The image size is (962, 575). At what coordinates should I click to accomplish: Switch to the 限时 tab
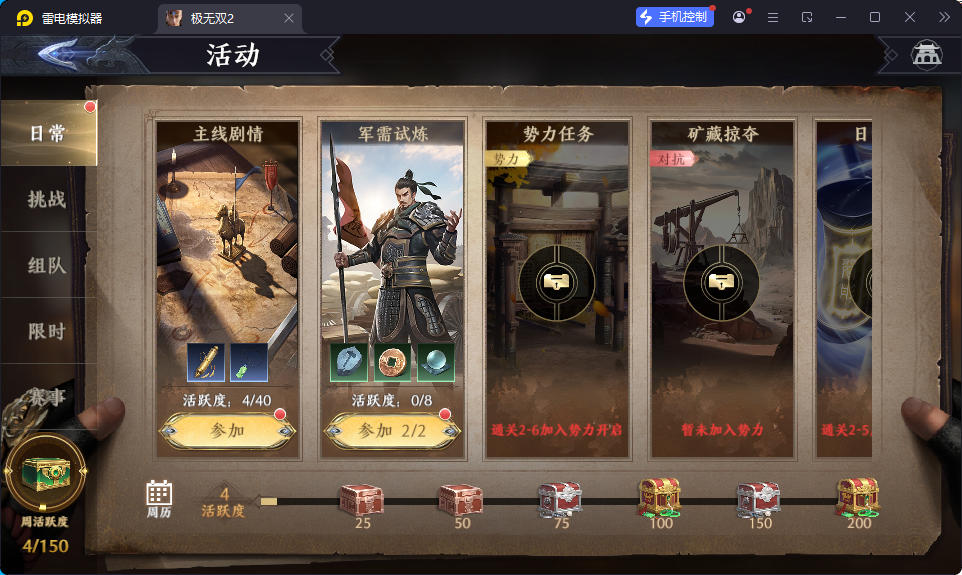pyautogui.click(x=47, y=331)
